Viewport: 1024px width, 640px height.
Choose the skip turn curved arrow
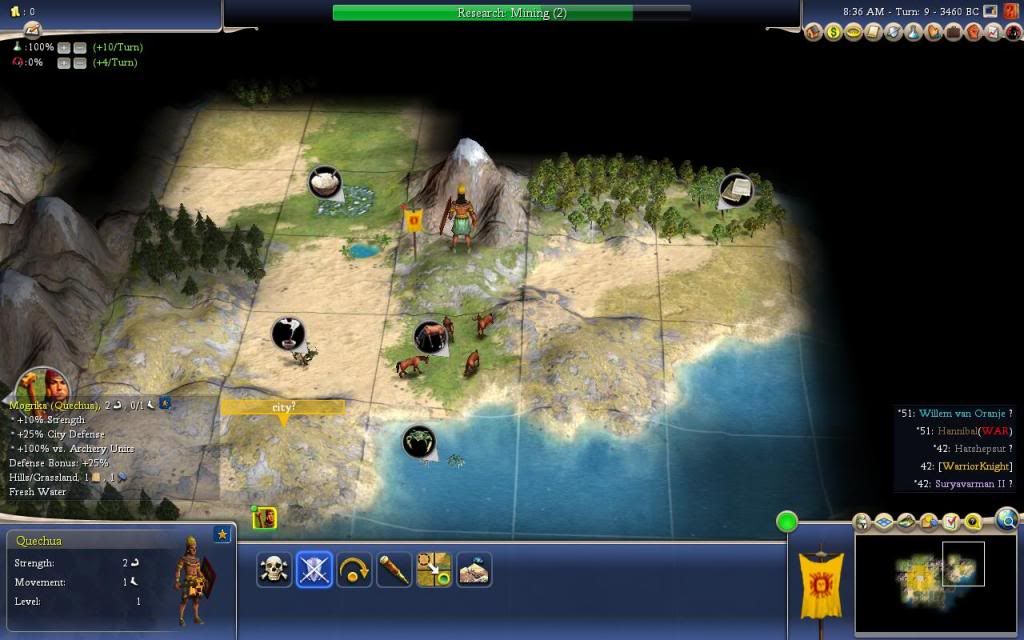coord(354,570)
